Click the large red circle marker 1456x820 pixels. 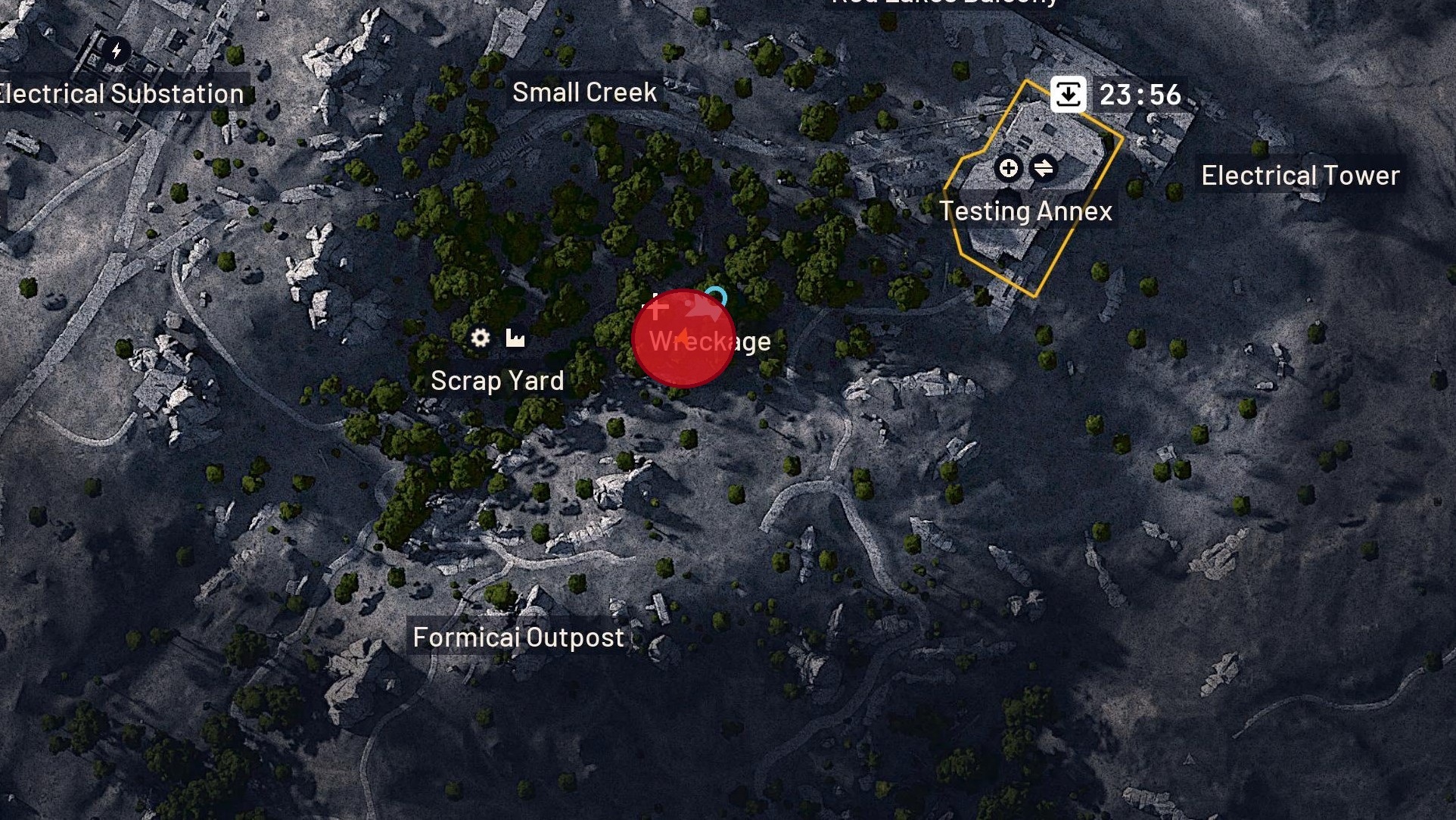683,339
